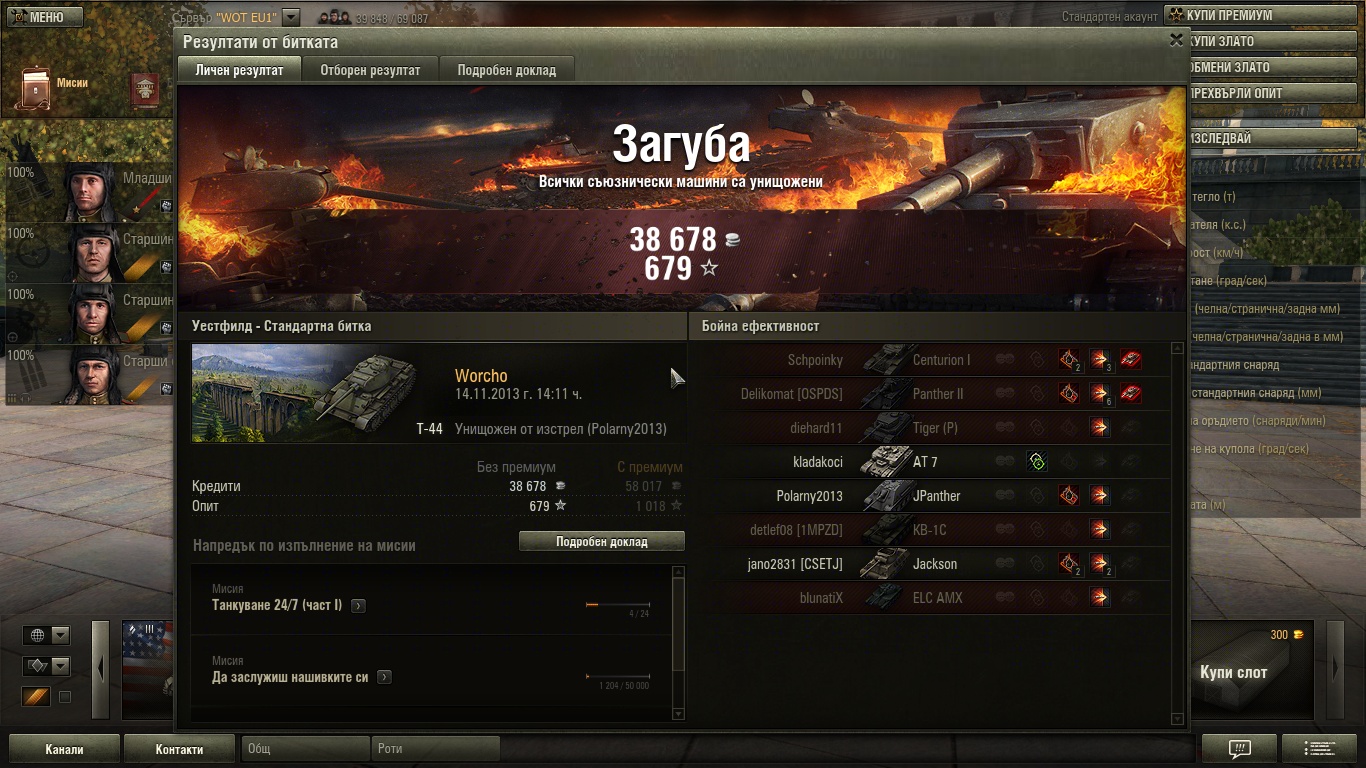Select the Schpoinky Centurion I row
Viewport: 1366px width, 768px height.
pos(935,360)
